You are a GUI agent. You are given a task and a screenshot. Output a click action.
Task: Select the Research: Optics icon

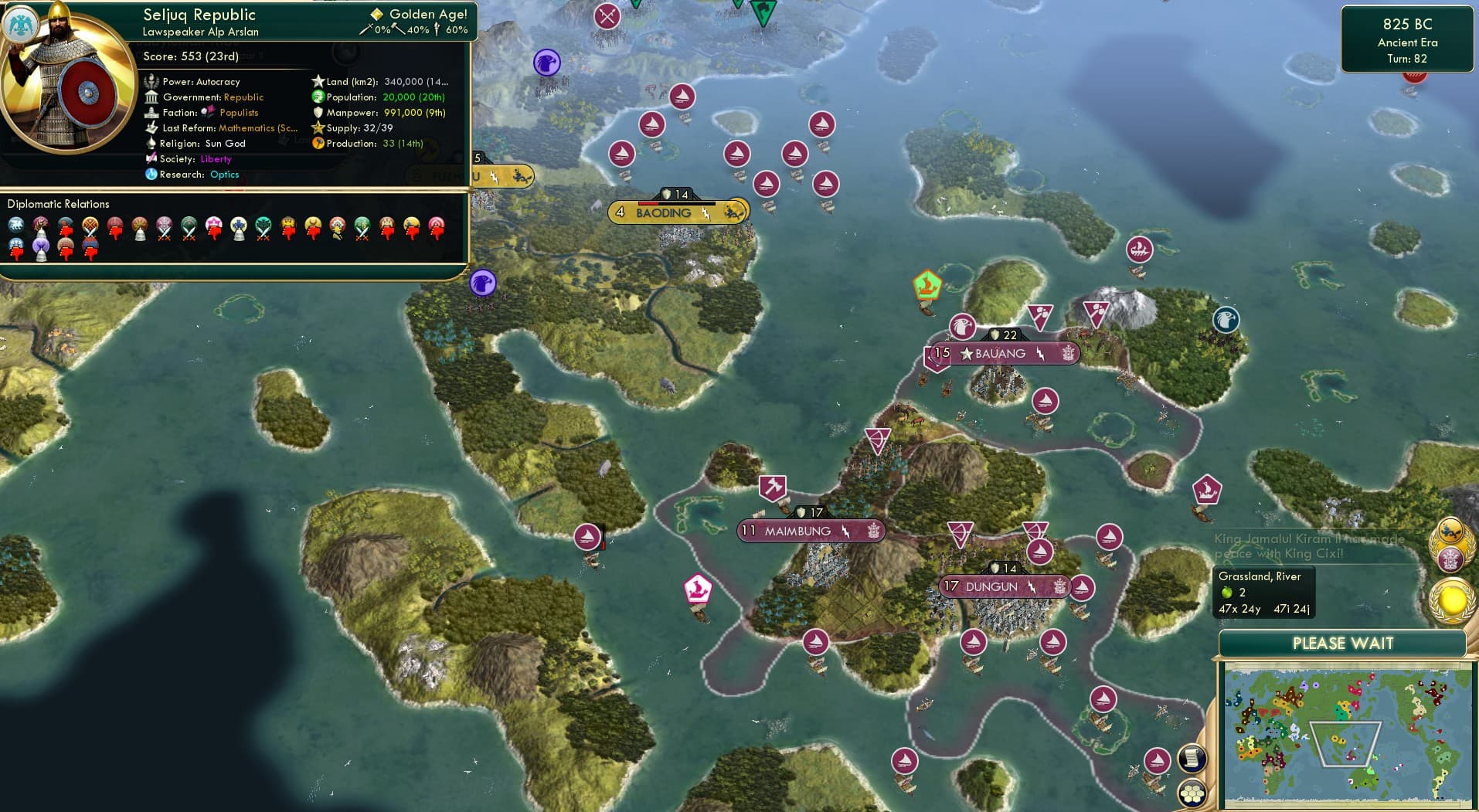152,174
